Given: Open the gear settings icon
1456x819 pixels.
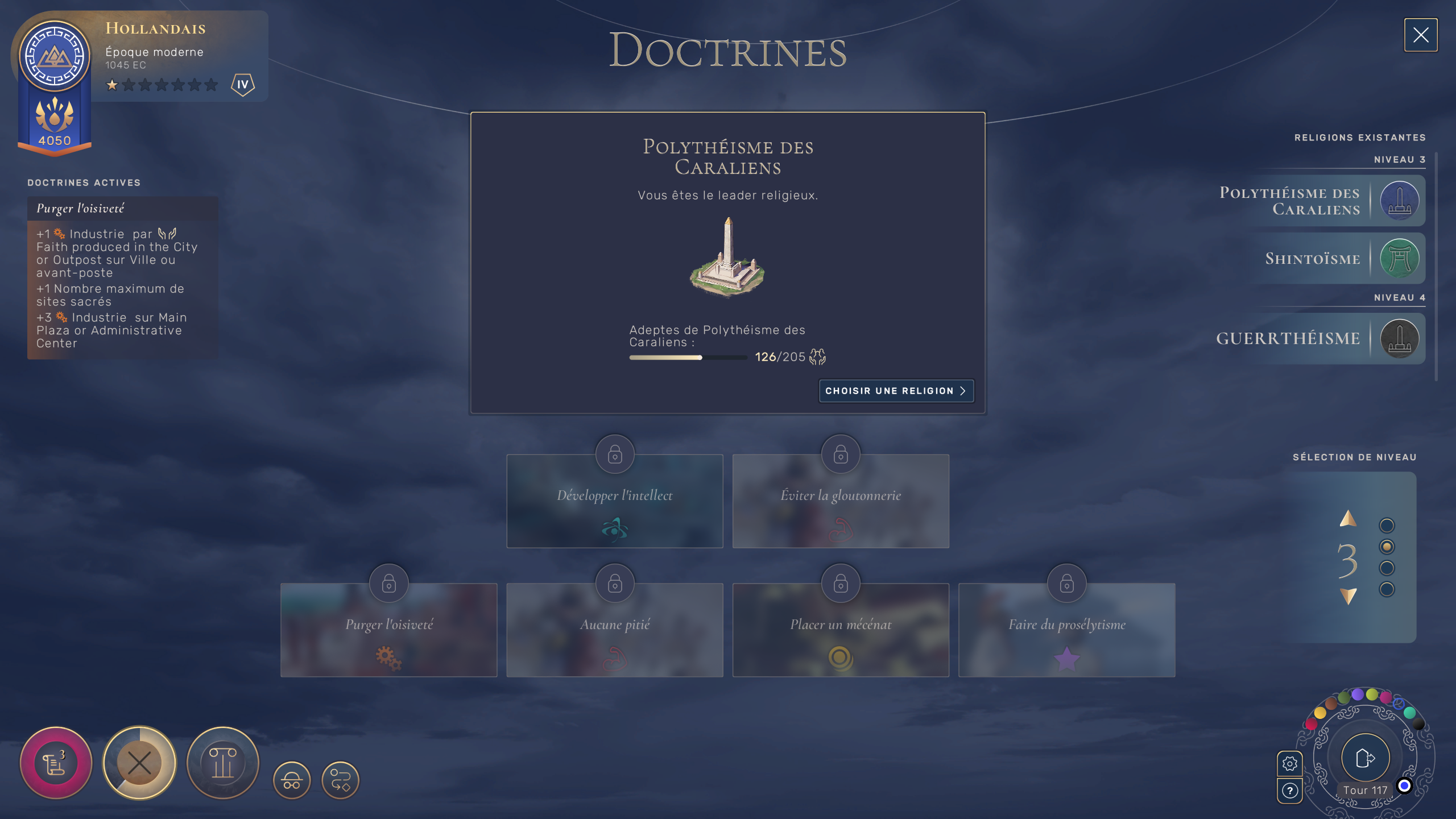Looking at the screenshot, I should [1289, 763].
